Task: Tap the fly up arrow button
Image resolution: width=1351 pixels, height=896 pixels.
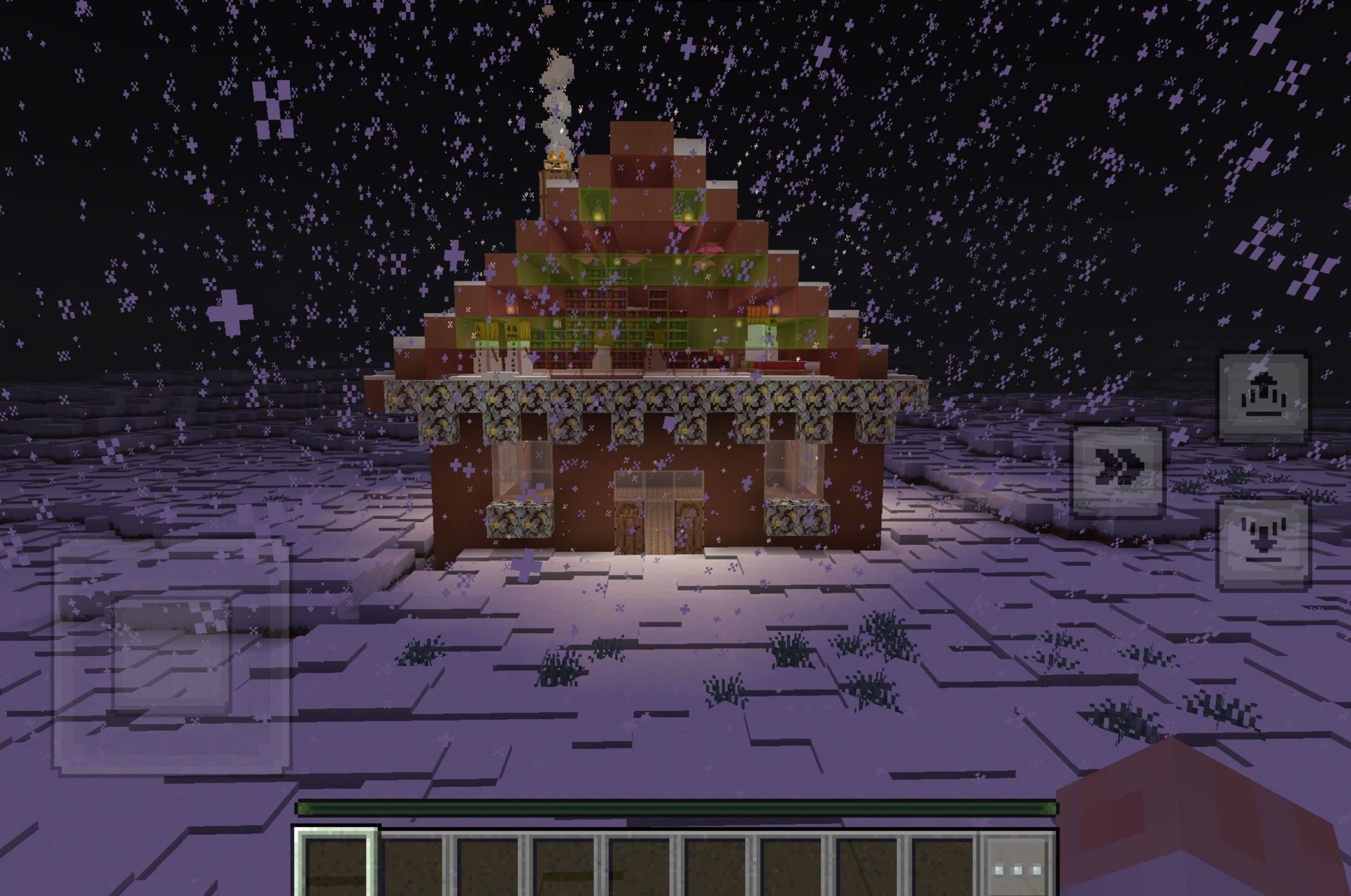Action: point(1263,398)
